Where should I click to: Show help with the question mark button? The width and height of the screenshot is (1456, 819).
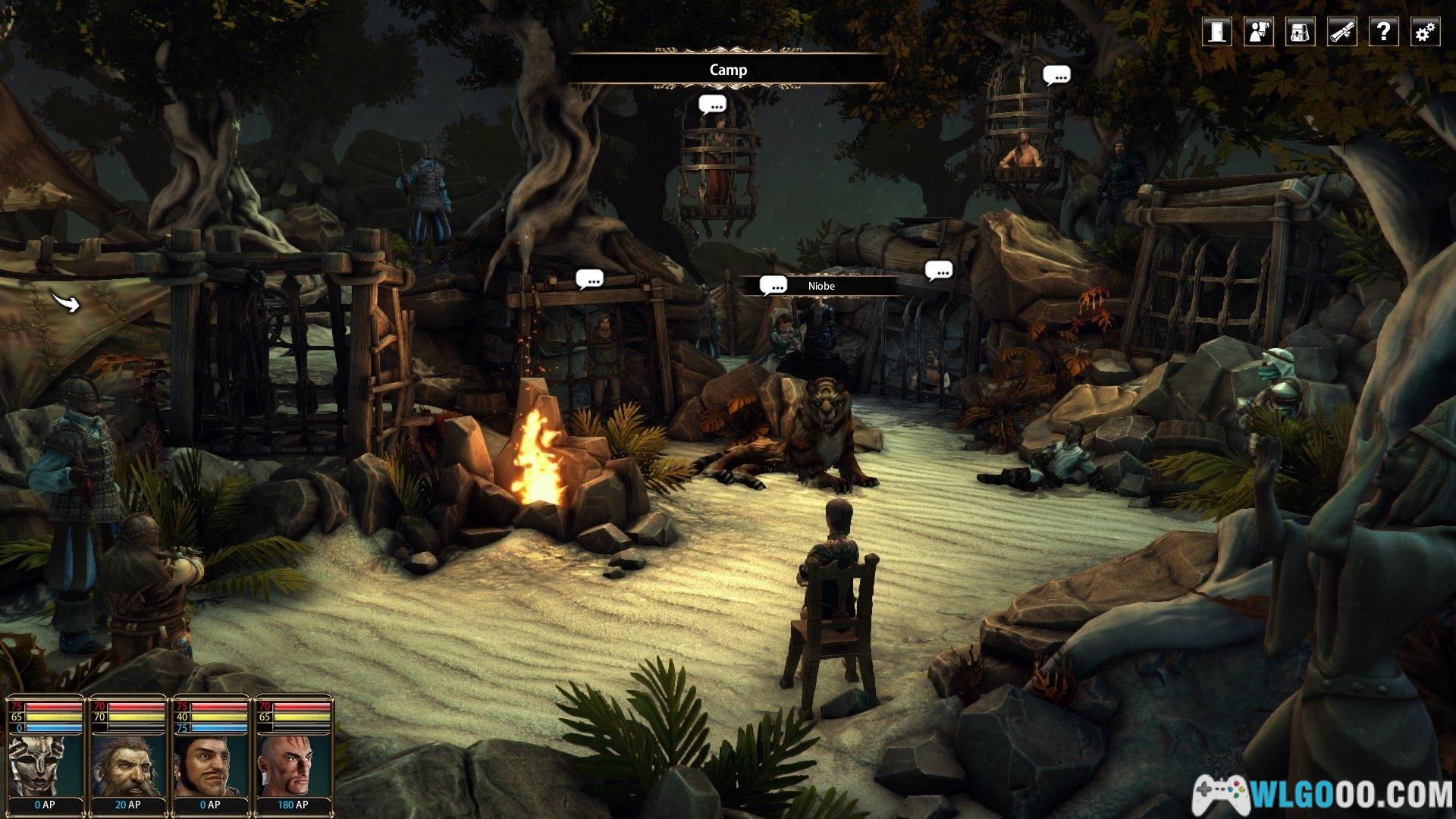(x=1383, y=32)
